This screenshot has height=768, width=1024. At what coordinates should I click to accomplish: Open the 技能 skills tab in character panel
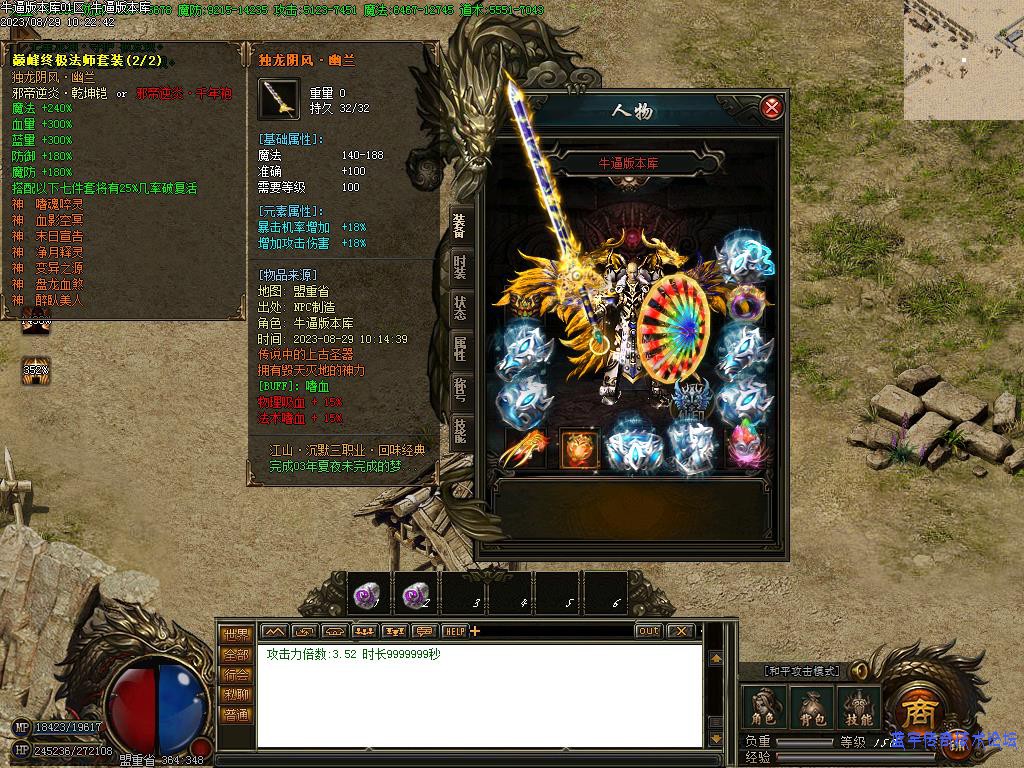459,431
